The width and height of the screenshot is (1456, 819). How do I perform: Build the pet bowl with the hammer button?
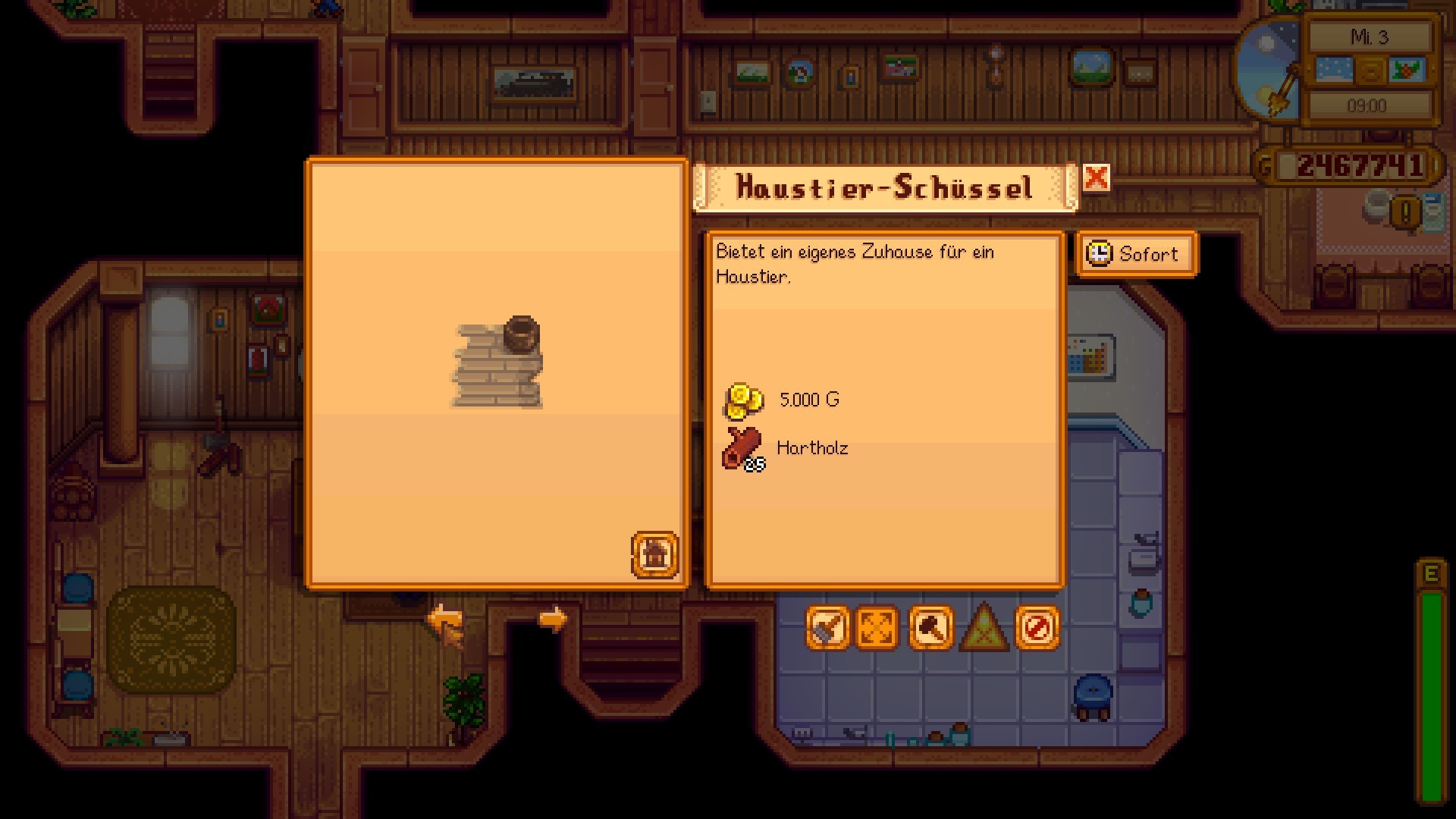point(930,628)
